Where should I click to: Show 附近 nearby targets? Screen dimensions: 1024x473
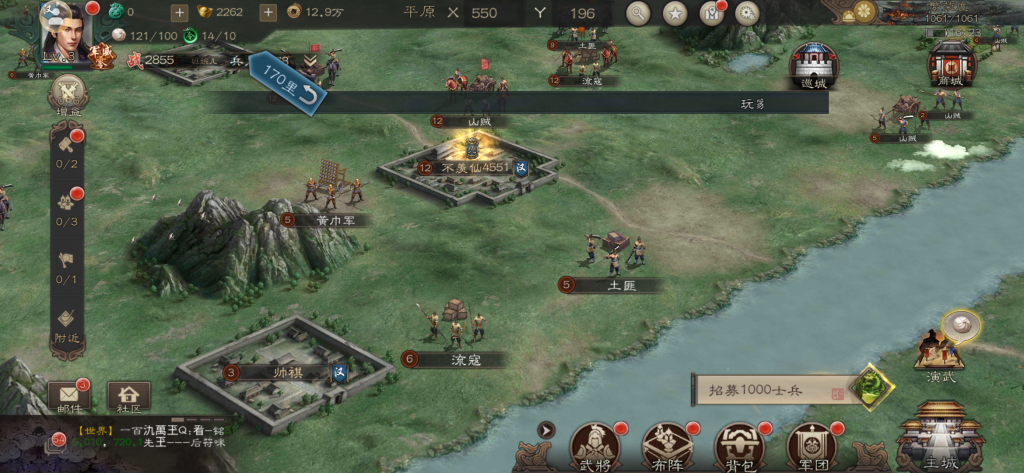pos(67,327)
